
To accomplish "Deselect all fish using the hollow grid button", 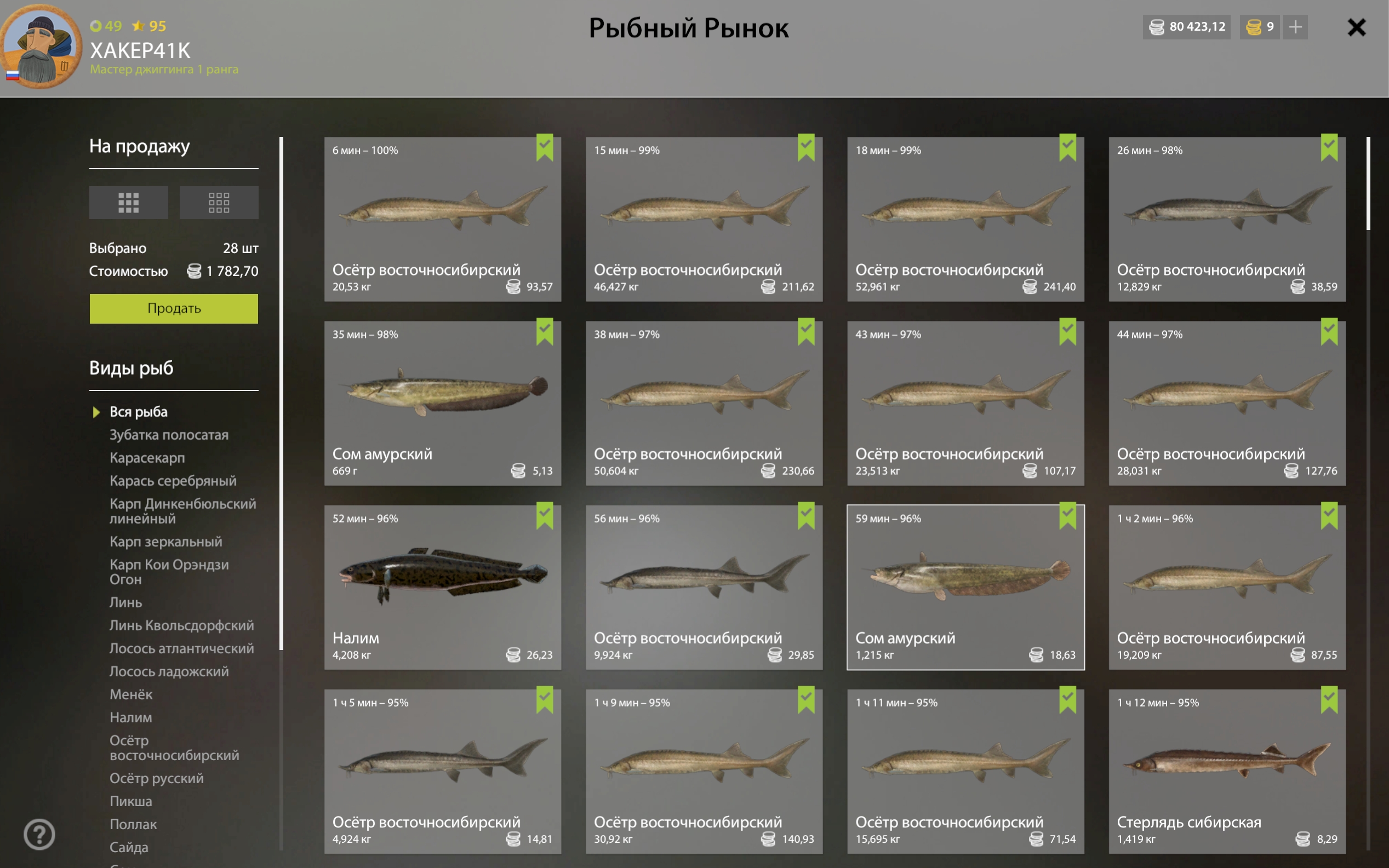I will (x=219, y=202).
